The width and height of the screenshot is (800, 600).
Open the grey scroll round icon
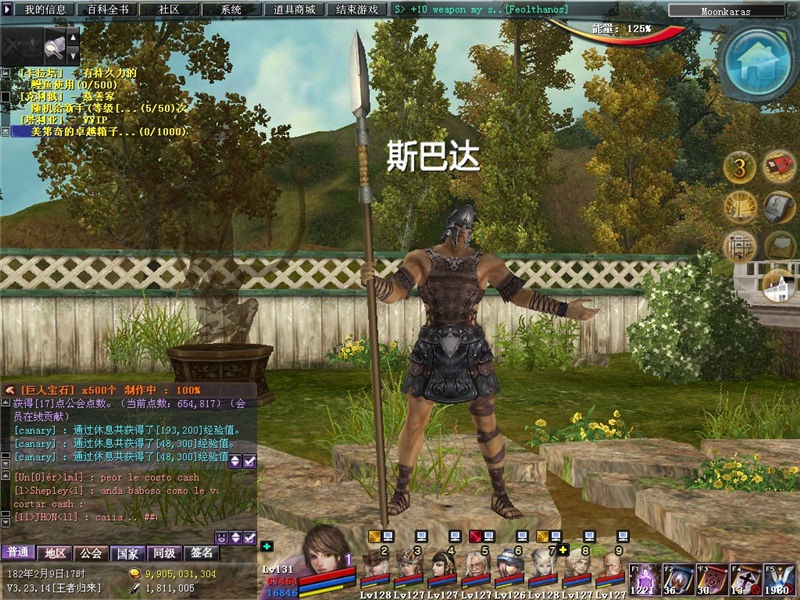point(779,207)
